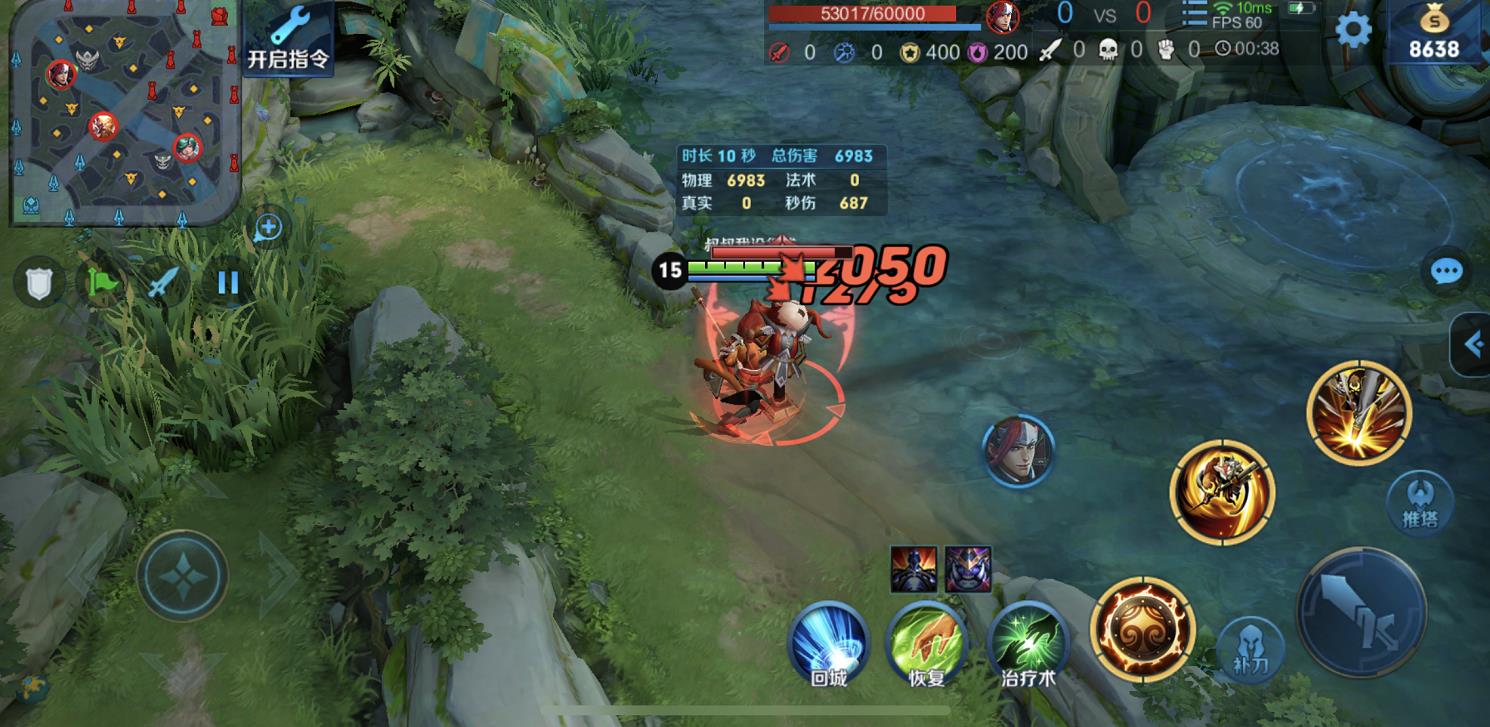The height and width of the screenshot is (727, 1490).
Task: Tap the 推塔 tower attack button
Action: coord(1420,502)
